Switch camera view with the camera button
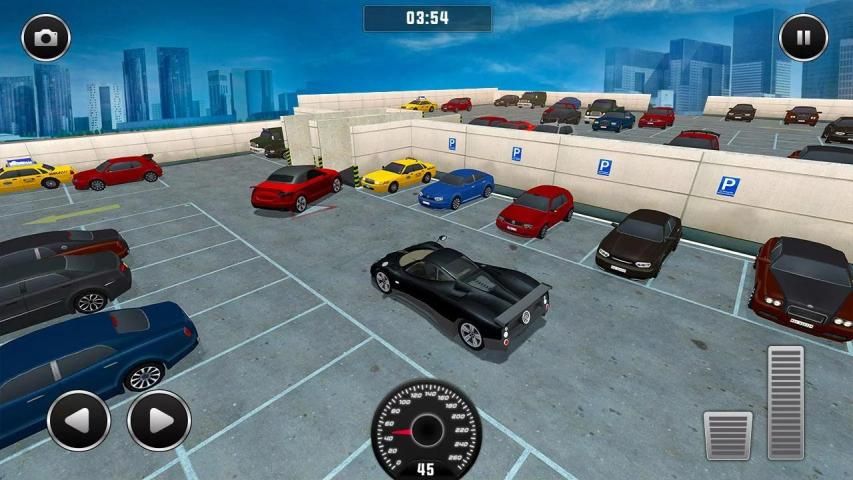 tap(46, 38)
